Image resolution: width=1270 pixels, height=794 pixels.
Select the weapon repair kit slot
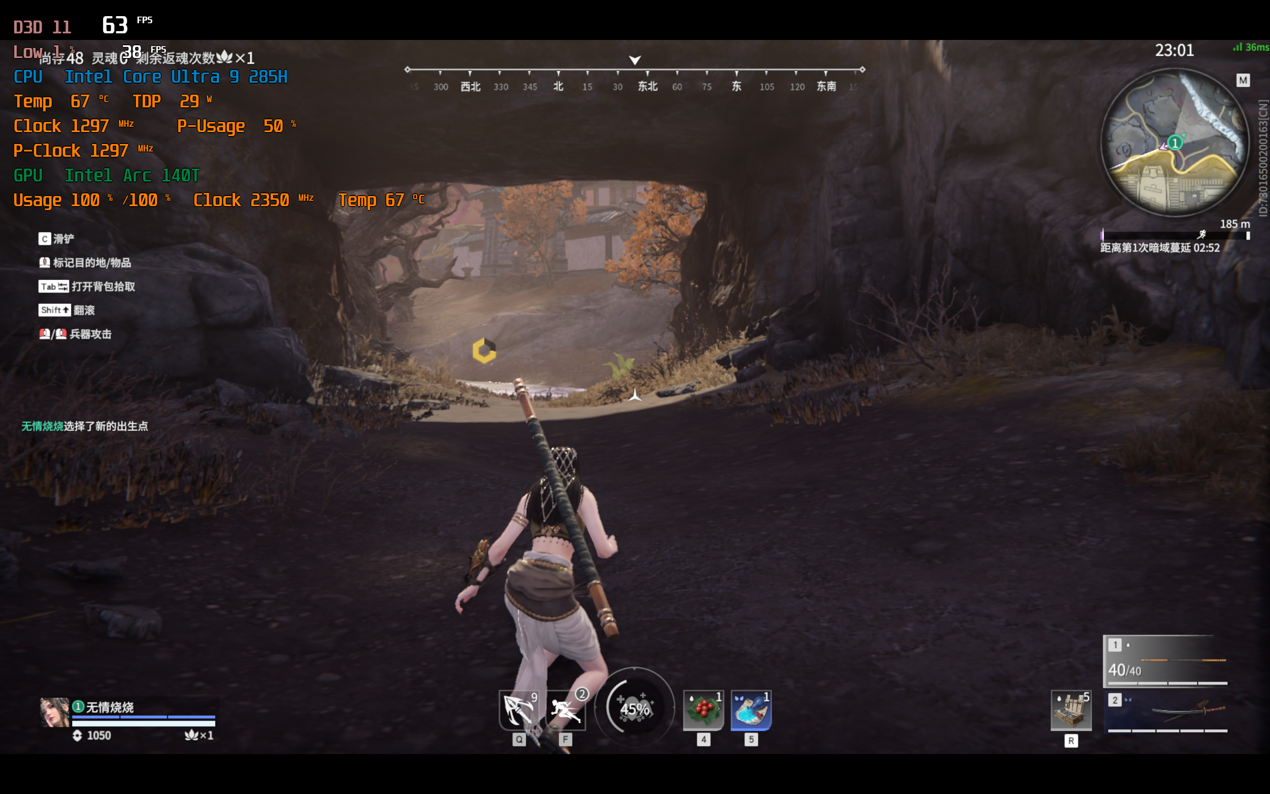tap(1071, 710)
